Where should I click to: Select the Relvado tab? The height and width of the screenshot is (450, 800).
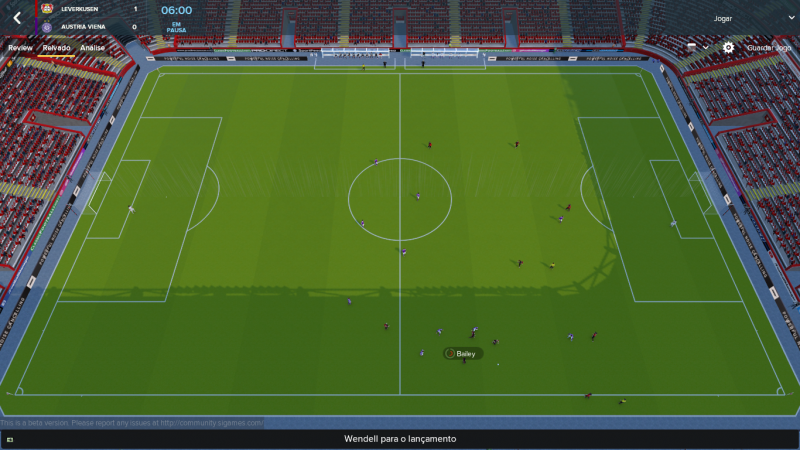click(56, 47)
